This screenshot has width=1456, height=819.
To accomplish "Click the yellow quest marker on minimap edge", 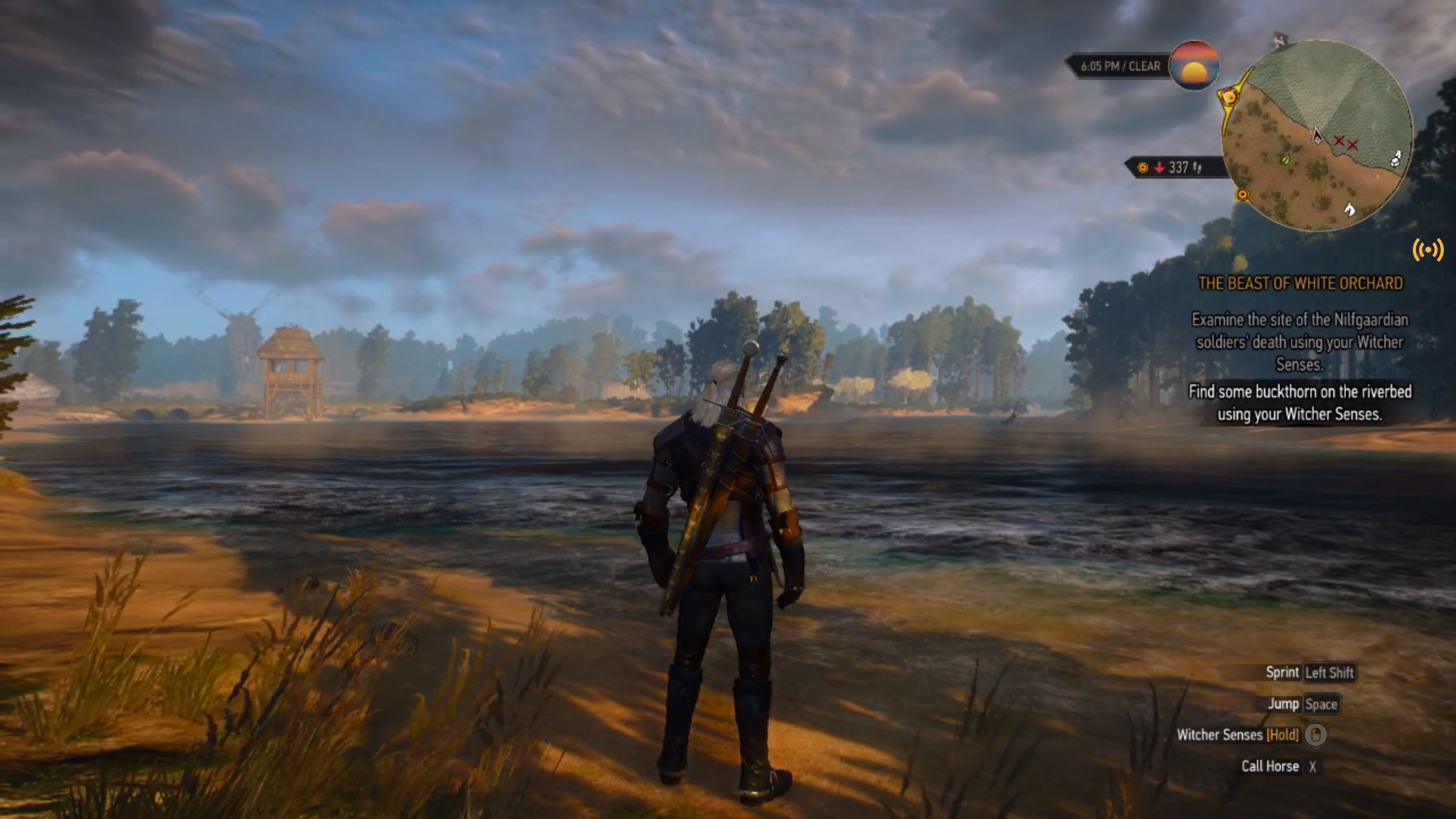I will [1228, 97].
